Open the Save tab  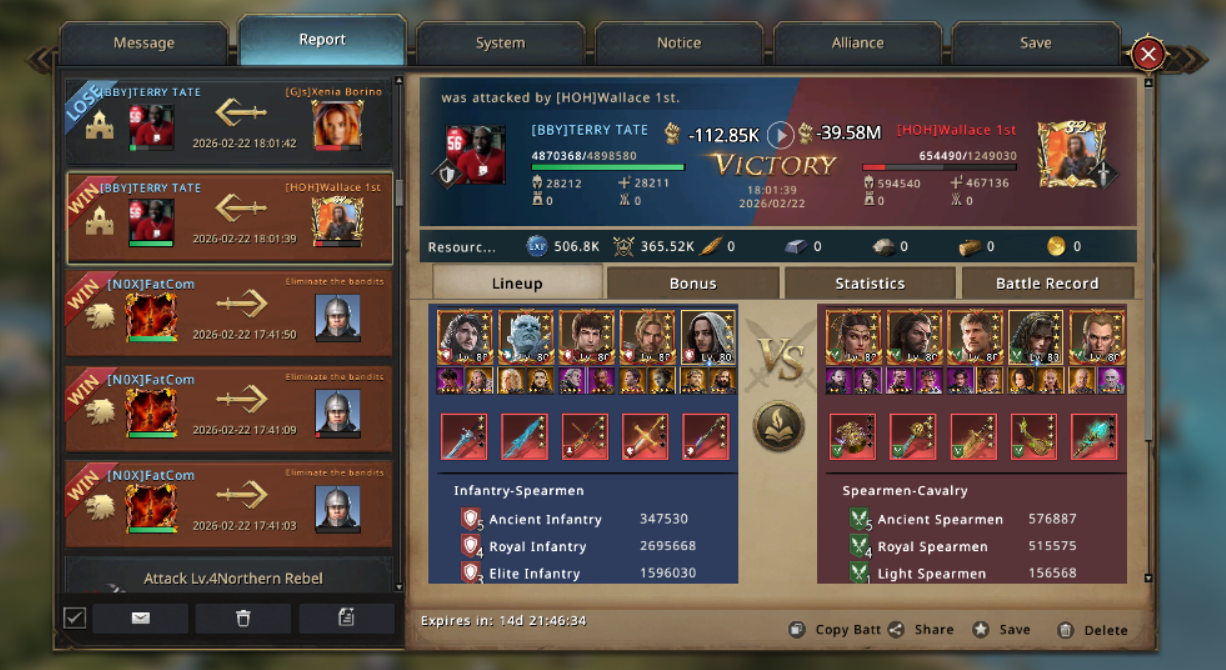1035,43
